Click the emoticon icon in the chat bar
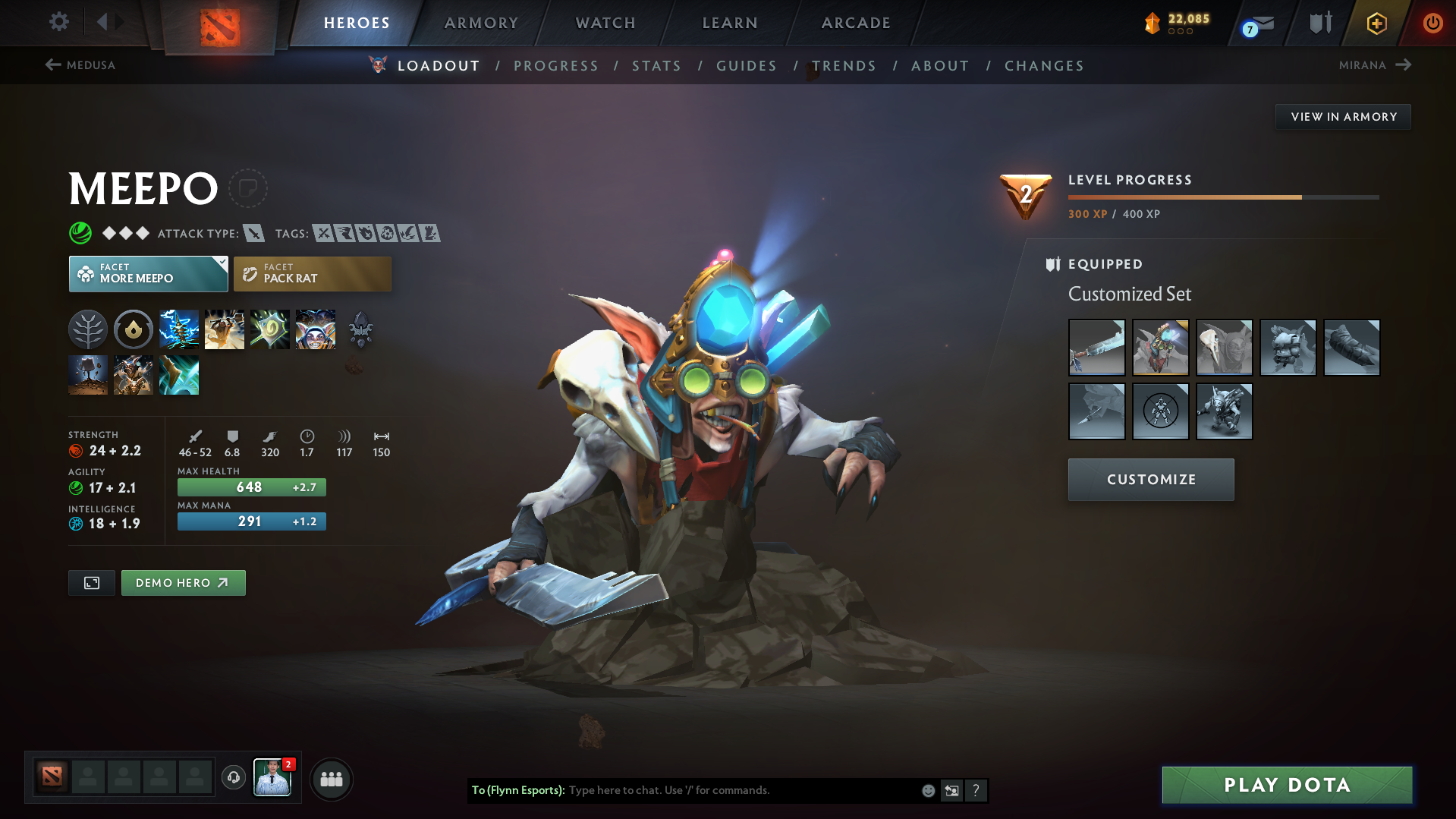 (927, 790)
